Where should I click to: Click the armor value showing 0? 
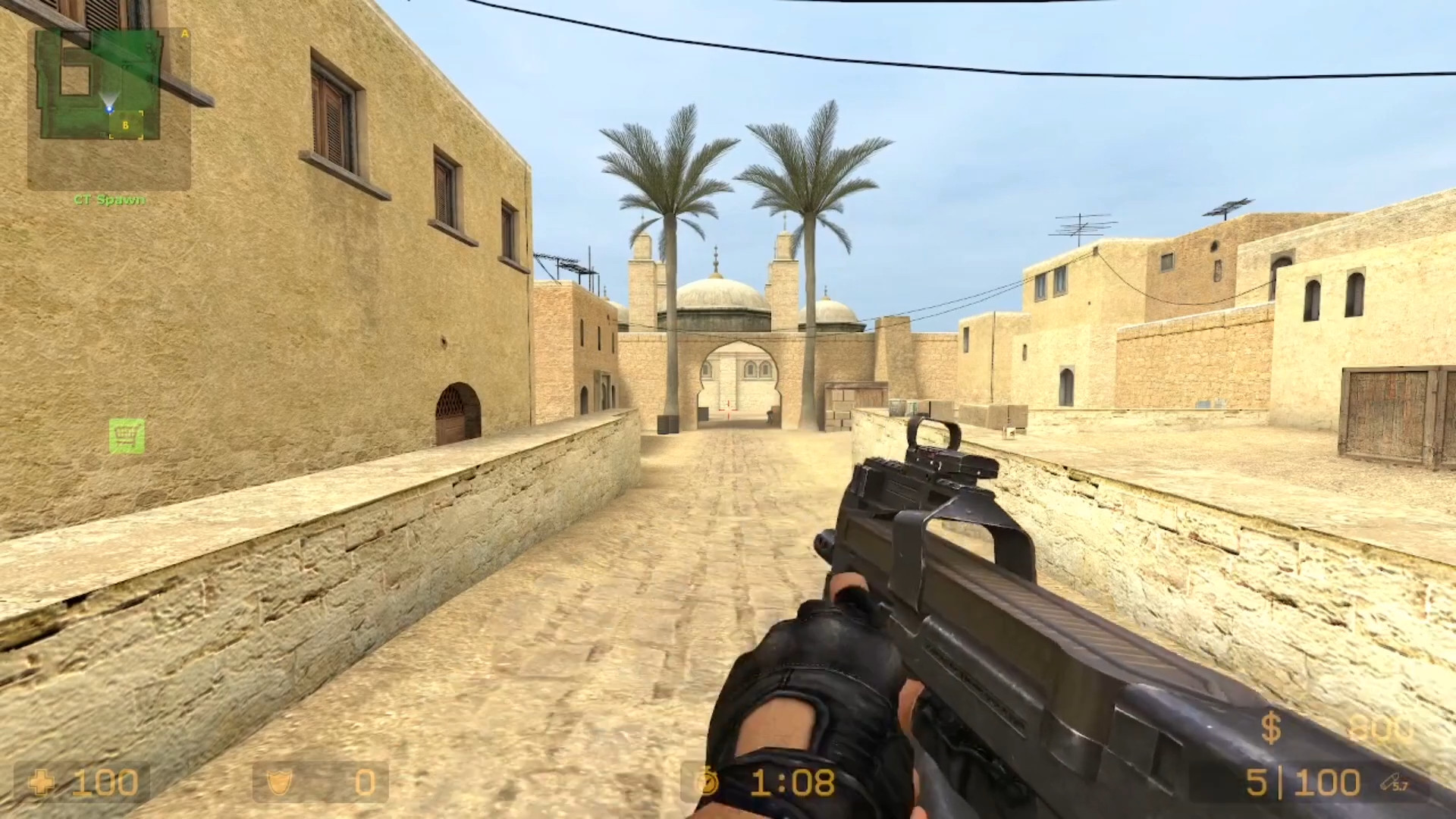(364, 782)
